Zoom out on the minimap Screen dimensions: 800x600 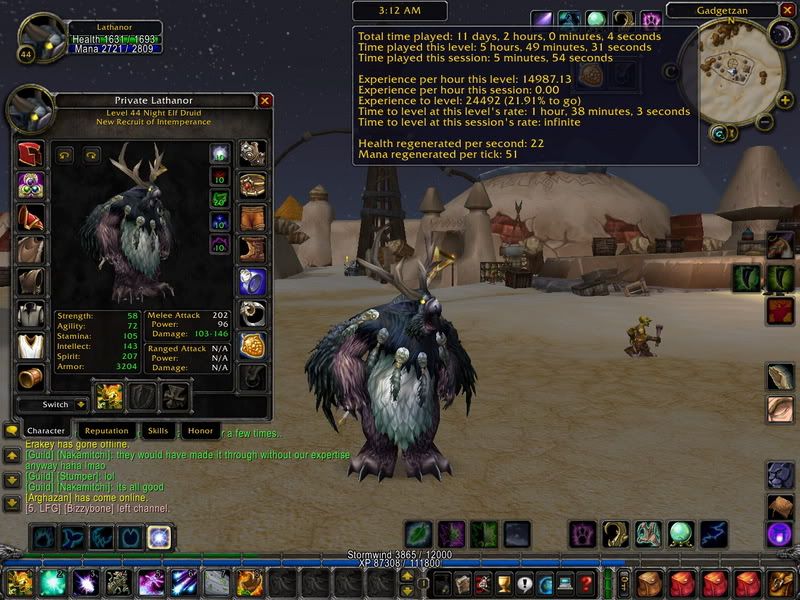pos(763,123)
